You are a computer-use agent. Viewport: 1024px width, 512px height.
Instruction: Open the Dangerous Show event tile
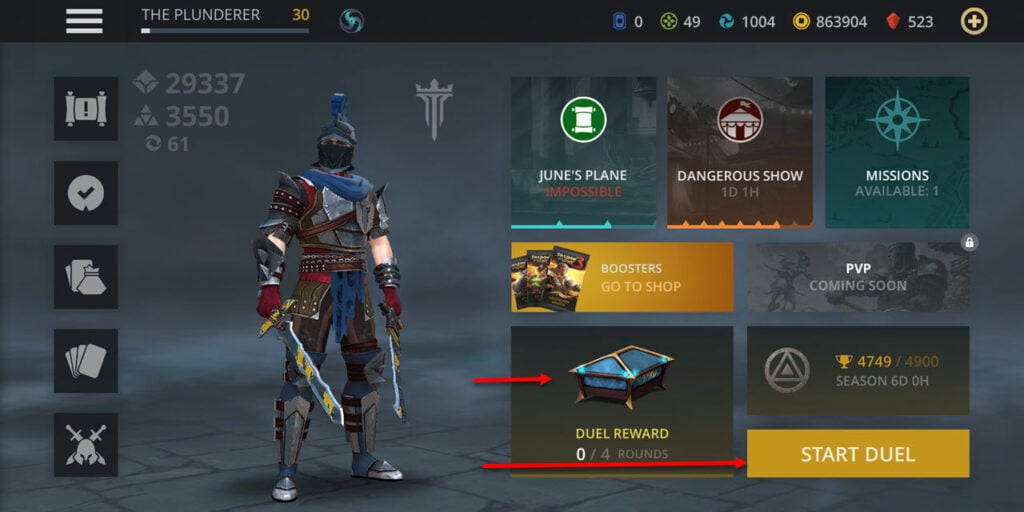(x=740, y=152)
